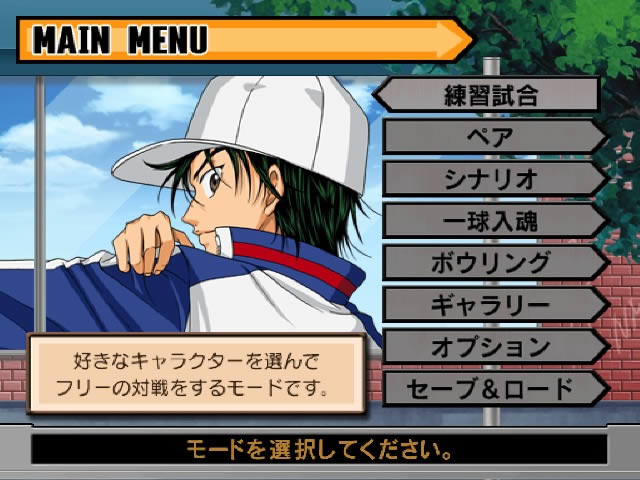Open the ギャラリー gallery
The width and height of the screenshot is (640, 480).
coord(490,305)
